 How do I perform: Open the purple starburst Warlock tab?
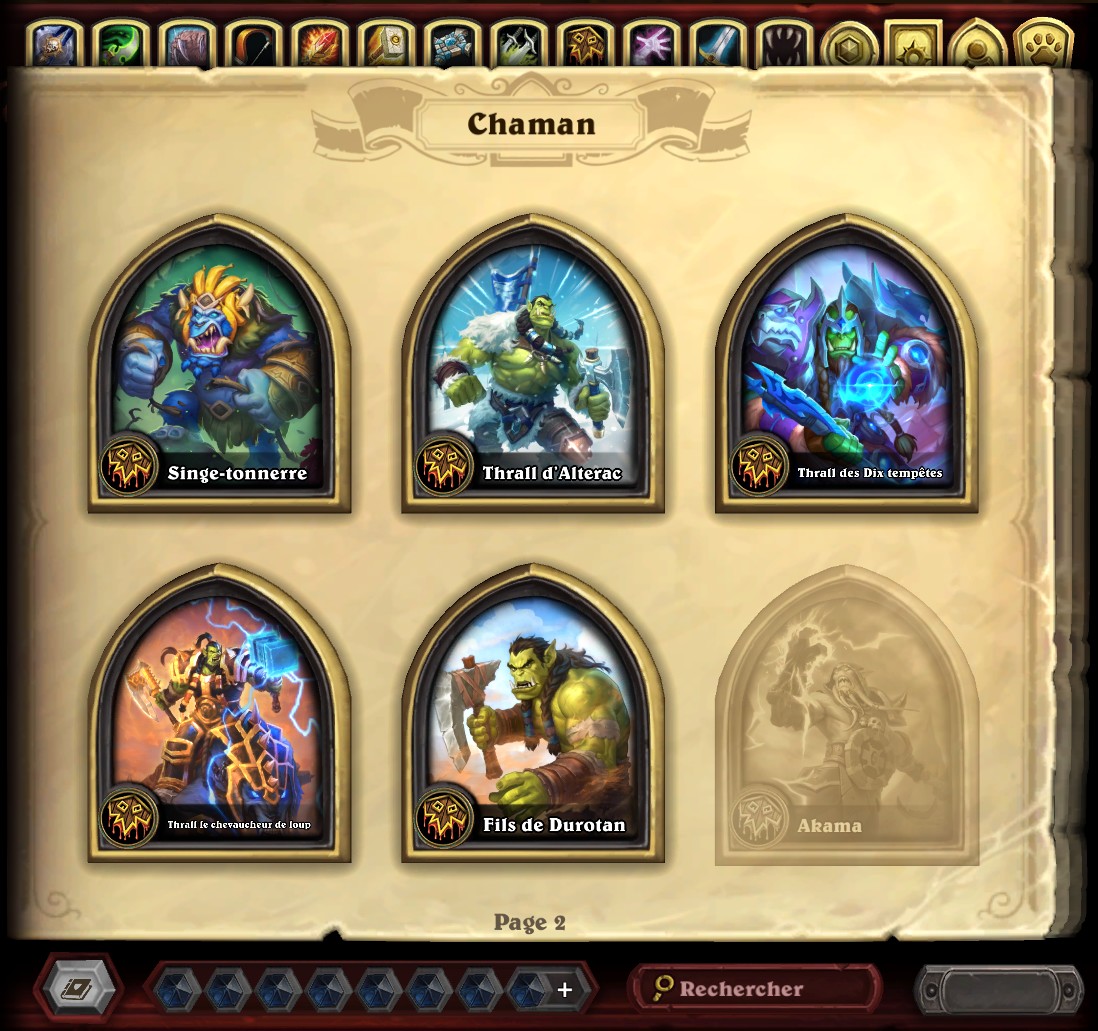tap(651, 44)
